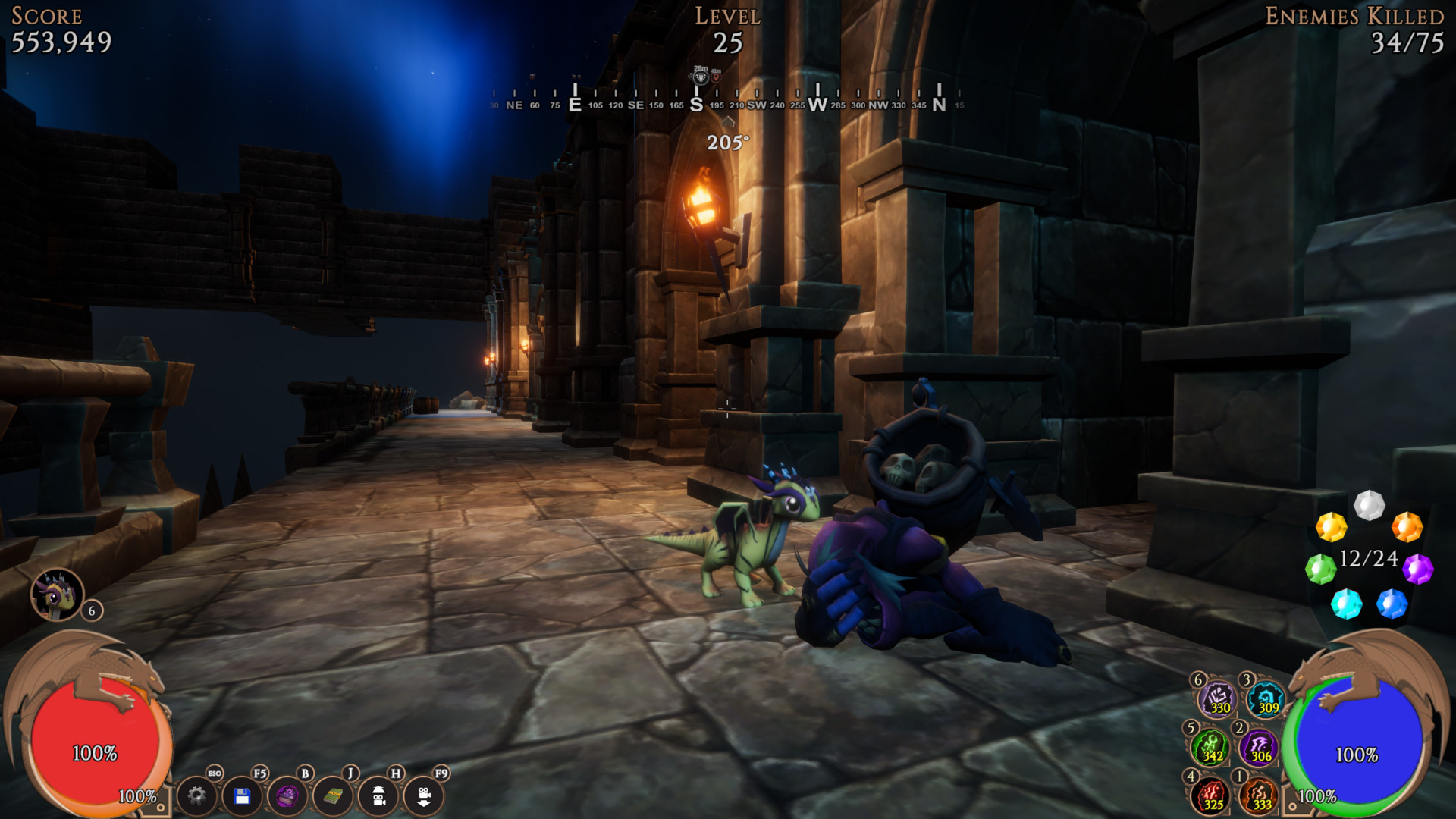The width and height of the screenshot is (1456, 819).
Task: Select the orange rune ability in slot 1
Action: [1260, 795]
